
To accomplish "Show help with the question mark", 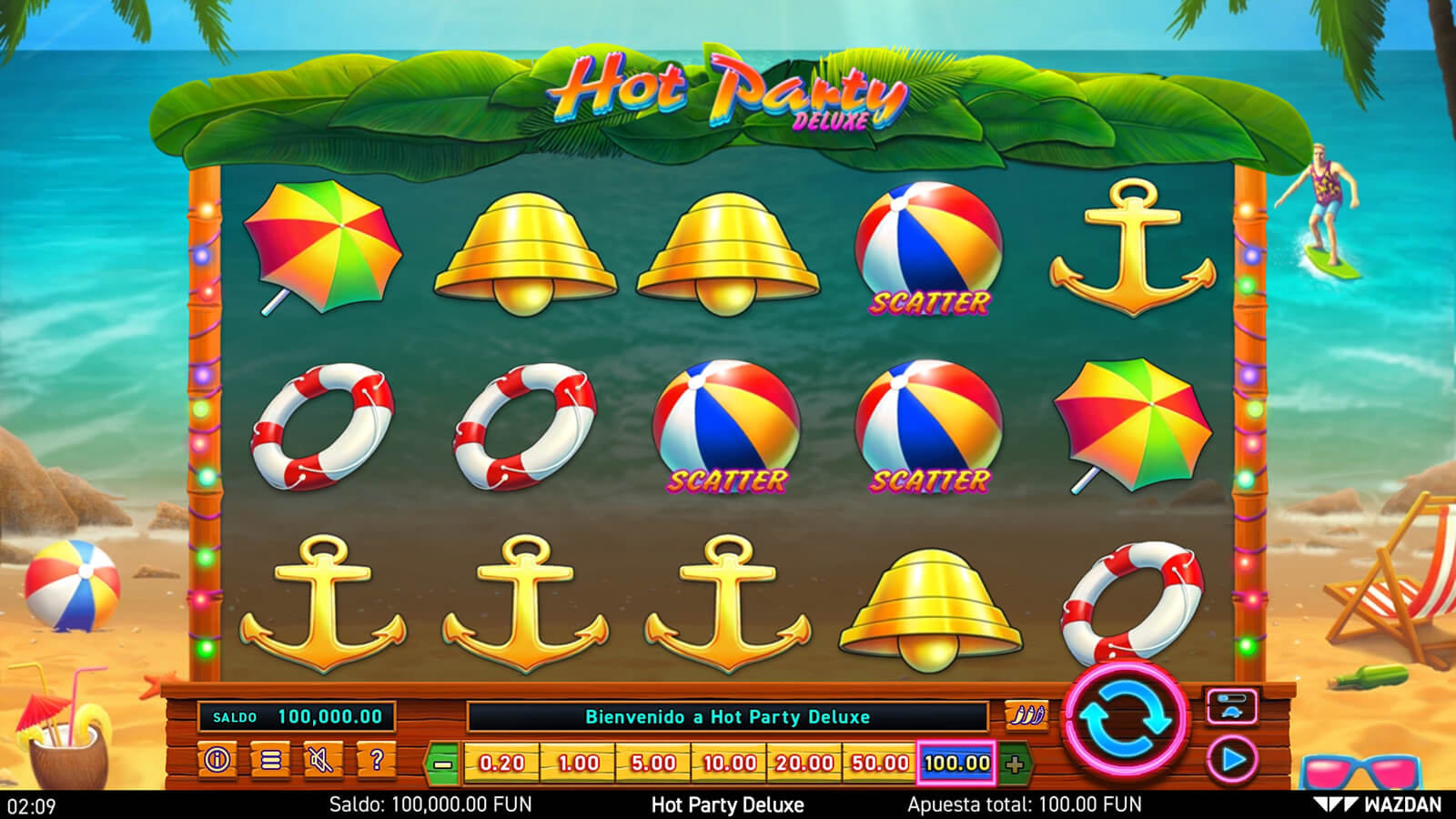I will pos(375,759).
